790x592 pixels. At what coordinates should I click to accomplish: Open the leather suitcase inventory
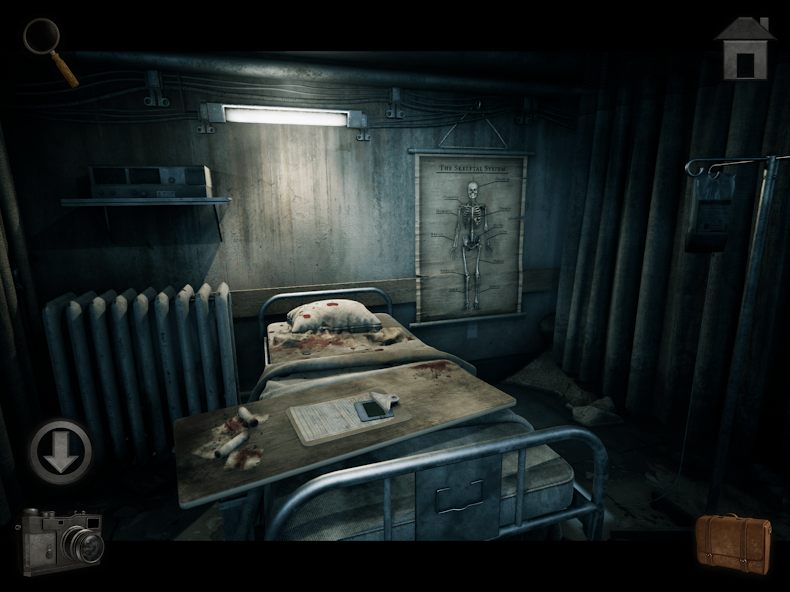(734, 543)
